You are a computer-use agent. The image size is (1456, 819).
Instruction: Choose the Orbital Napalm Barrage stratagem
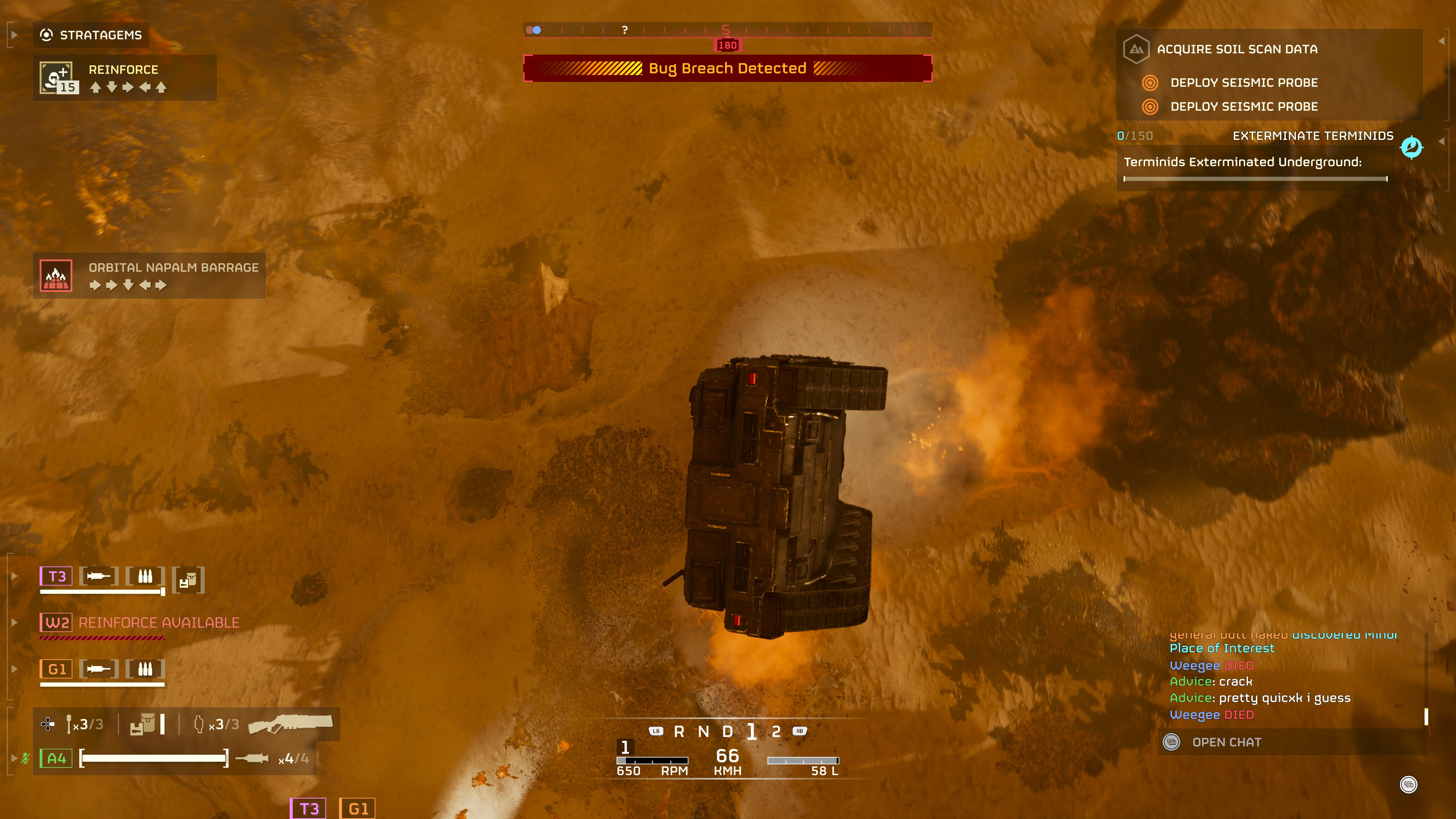pyautogui.click(x=149, y=275)
